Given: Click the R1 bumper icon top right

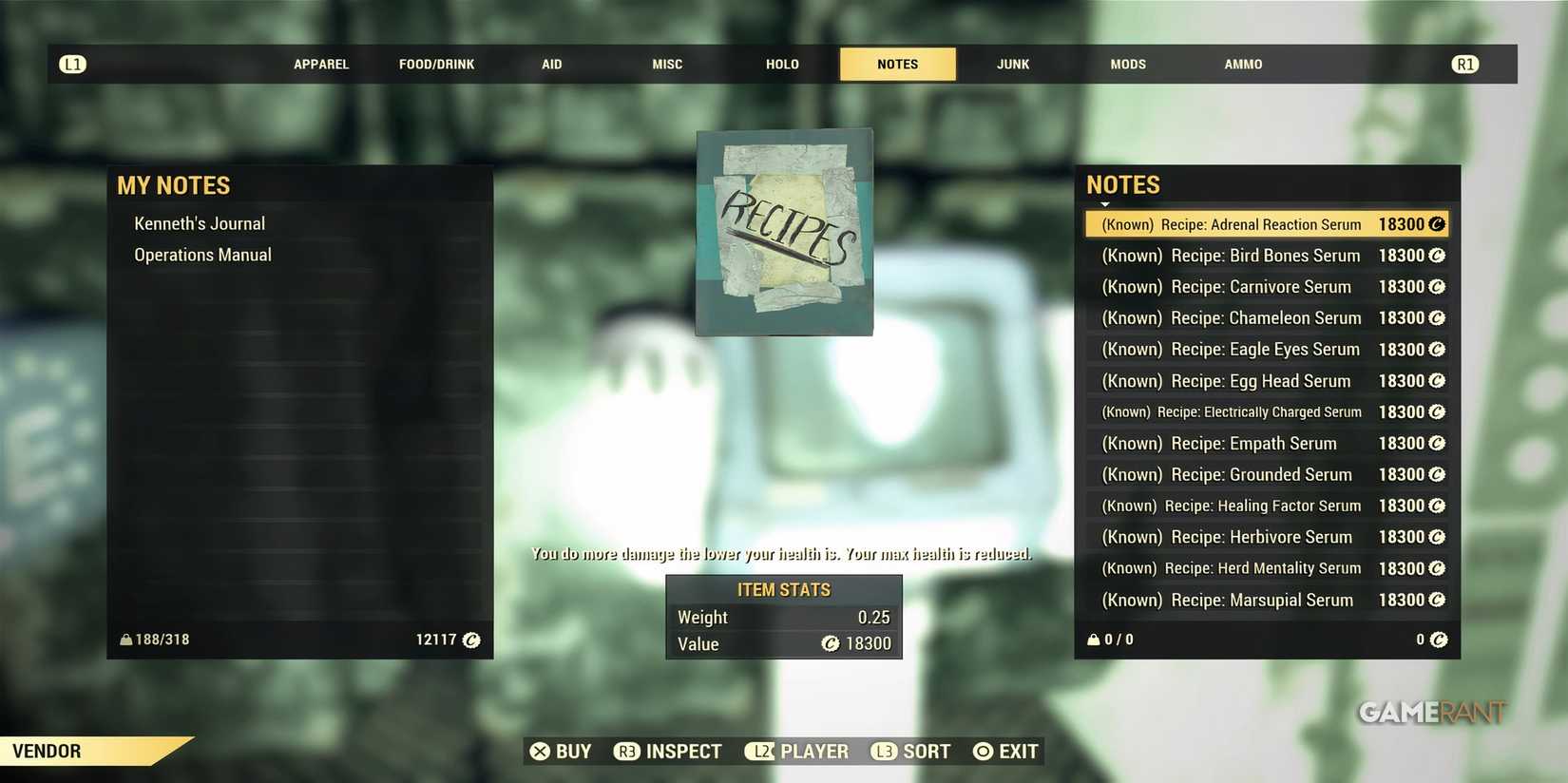Looking at the screenshot, I should (1464, 64).
